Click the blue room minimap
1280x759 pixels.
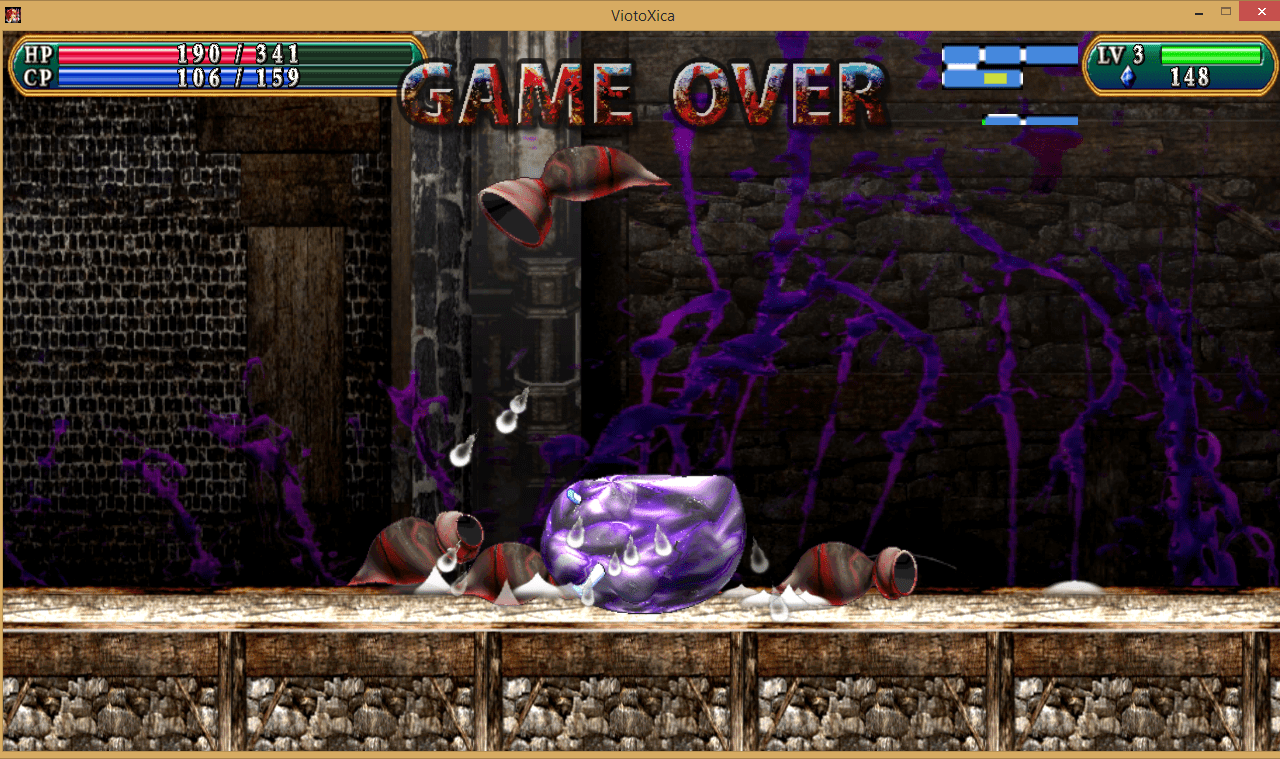(x=1010, y=67)
